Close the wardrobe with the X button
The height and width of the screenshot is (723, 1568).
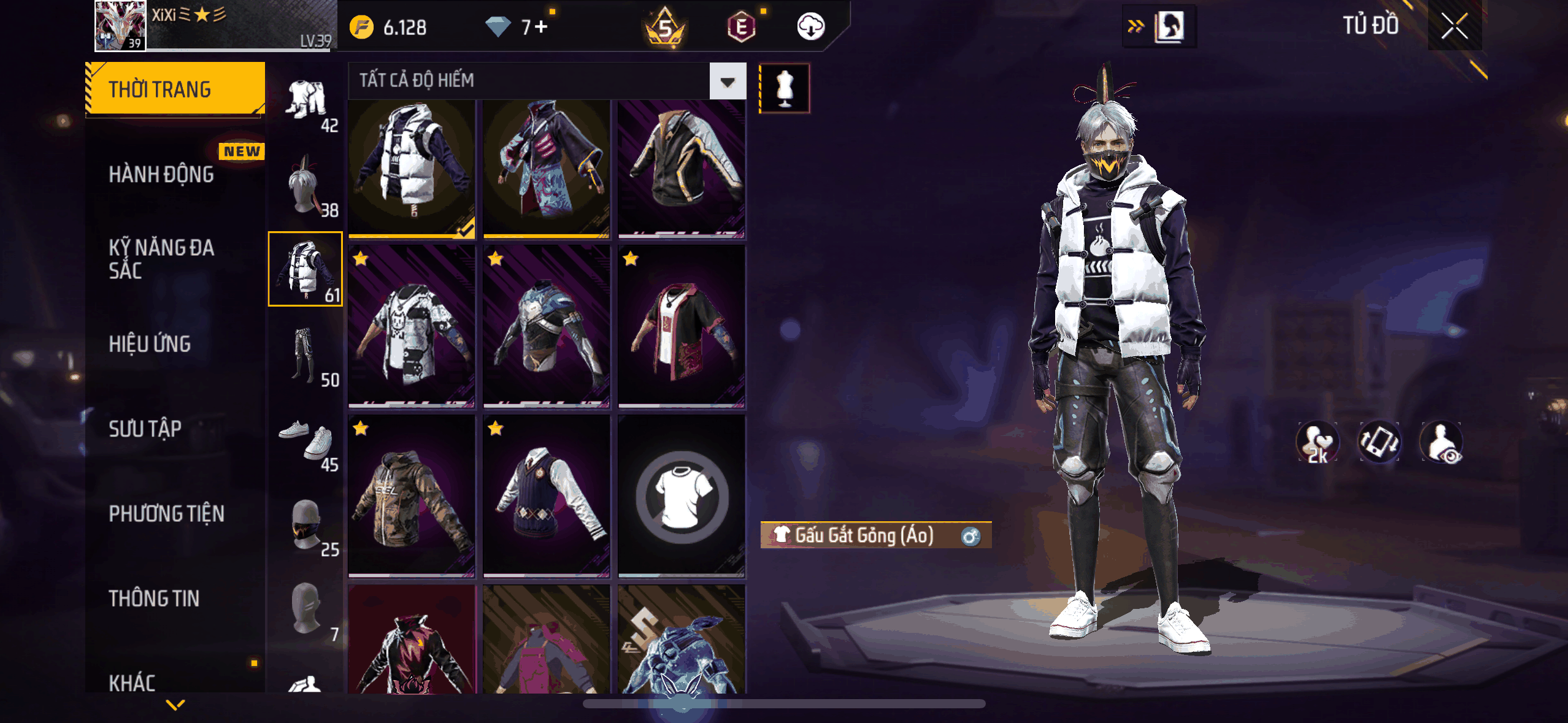[x=1454, y=26]
